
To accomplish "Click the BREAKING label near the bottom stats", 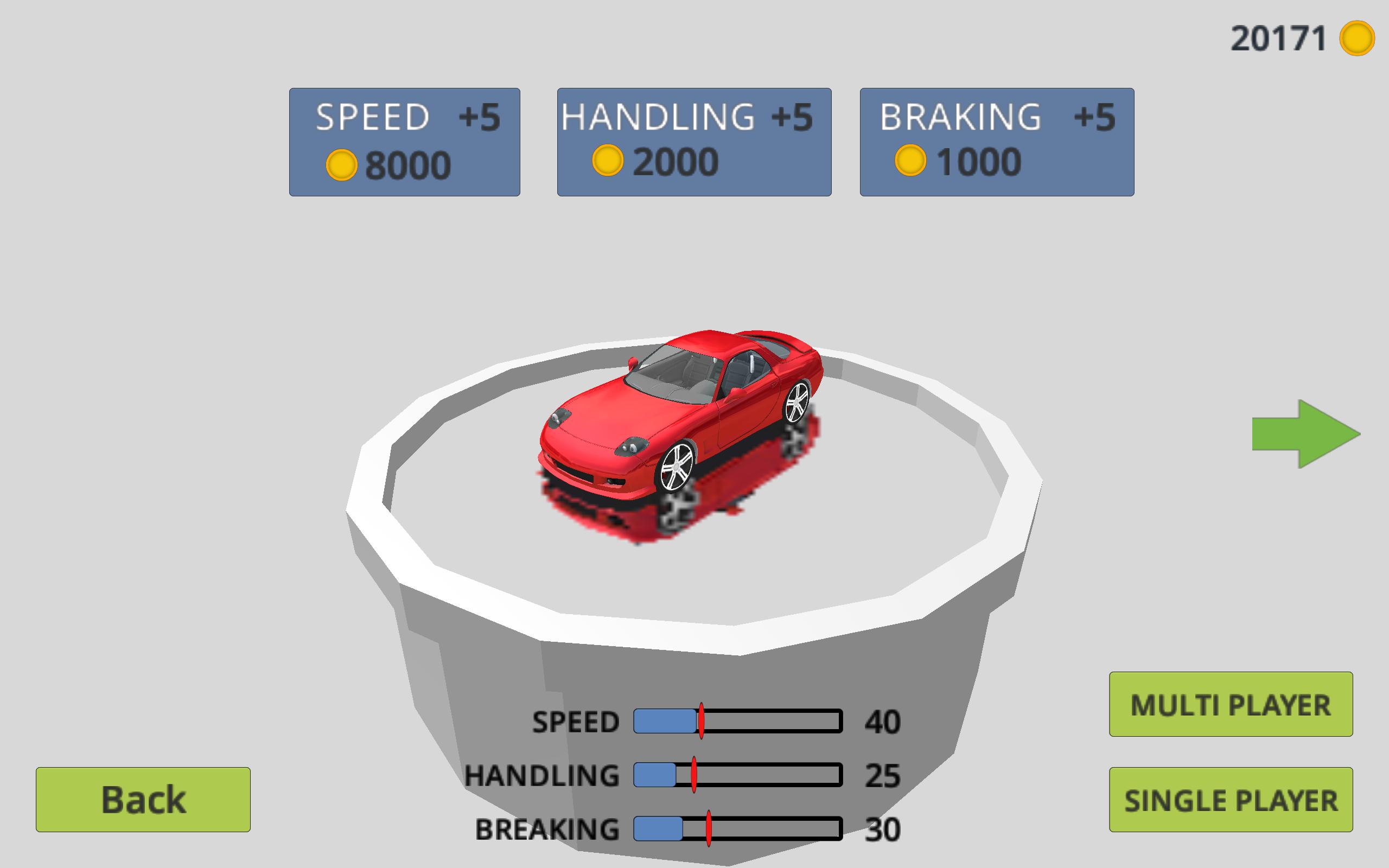I will tap(546, 828).
